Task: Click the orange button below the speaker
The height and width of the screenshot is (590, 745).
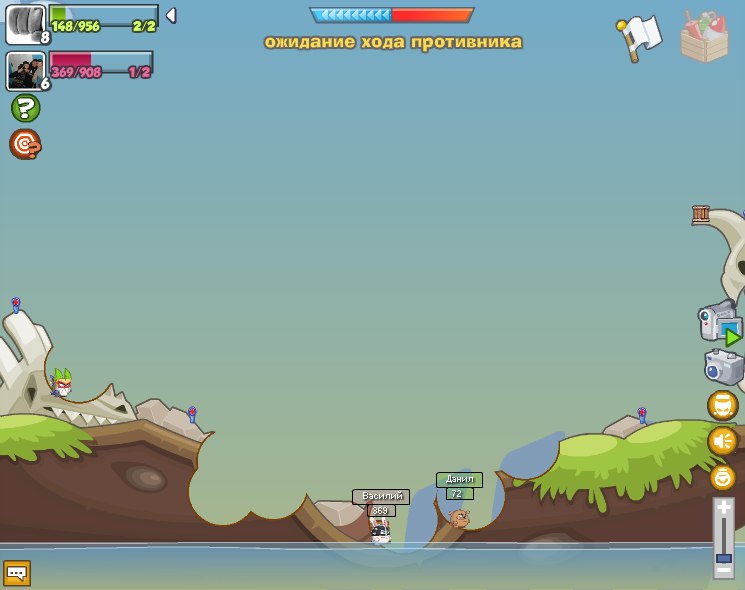Action: click(722, 477)
